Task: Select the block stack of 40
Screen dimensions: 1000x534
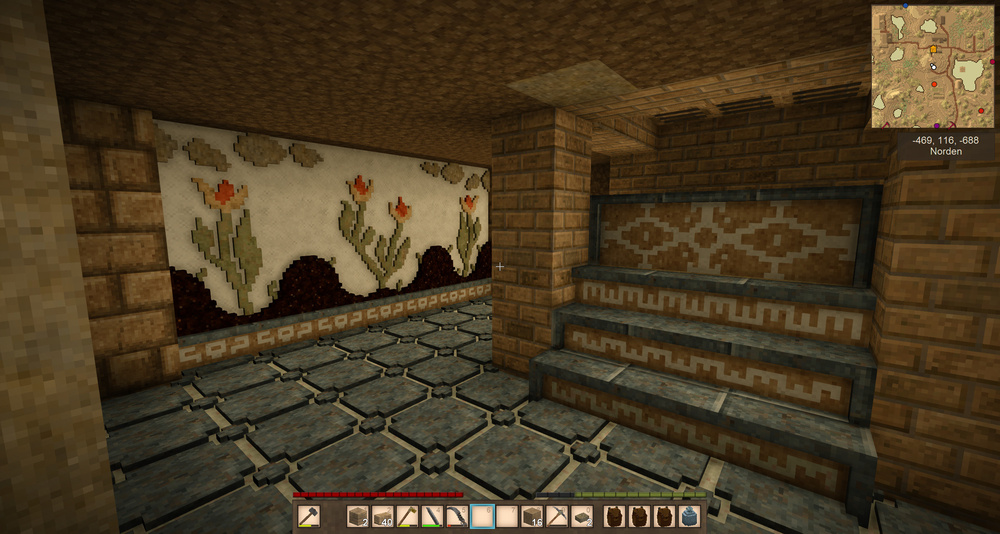Action: (x=382, y=517)
